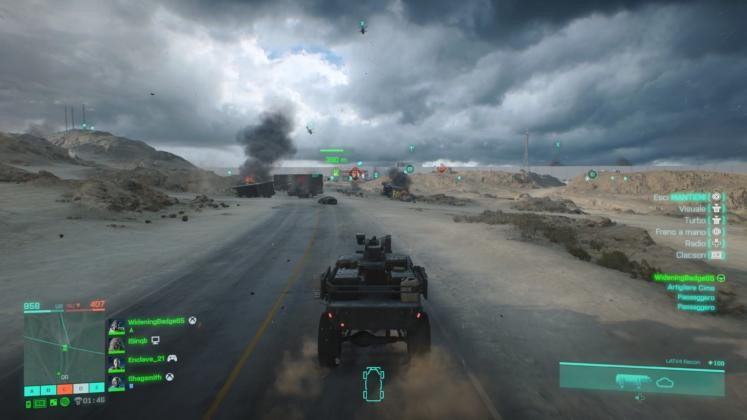Viewport: 747px width, 420px height.
Task: Select the objective A flag
Action: pos(34,388)
